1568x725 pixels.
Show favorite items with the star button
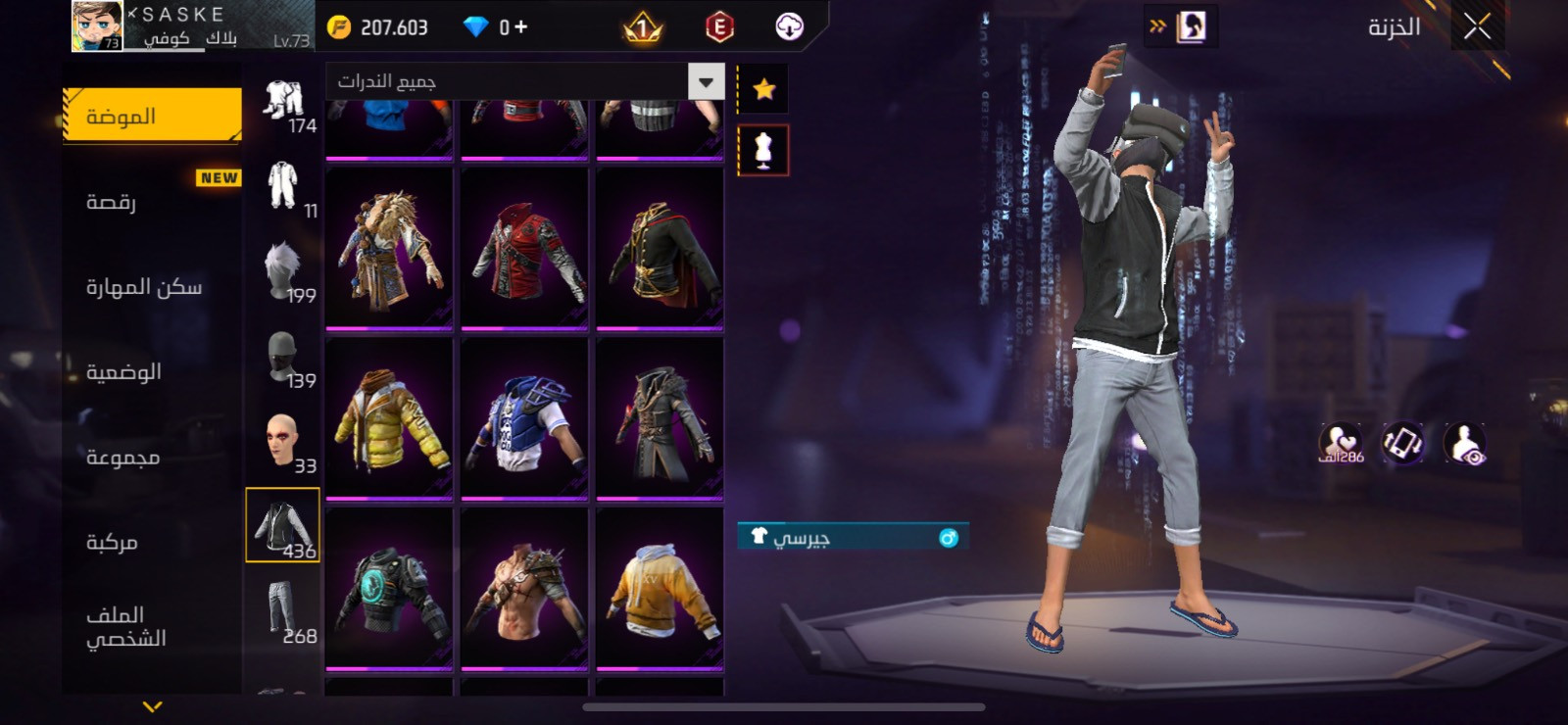click(x=763, y=90)
